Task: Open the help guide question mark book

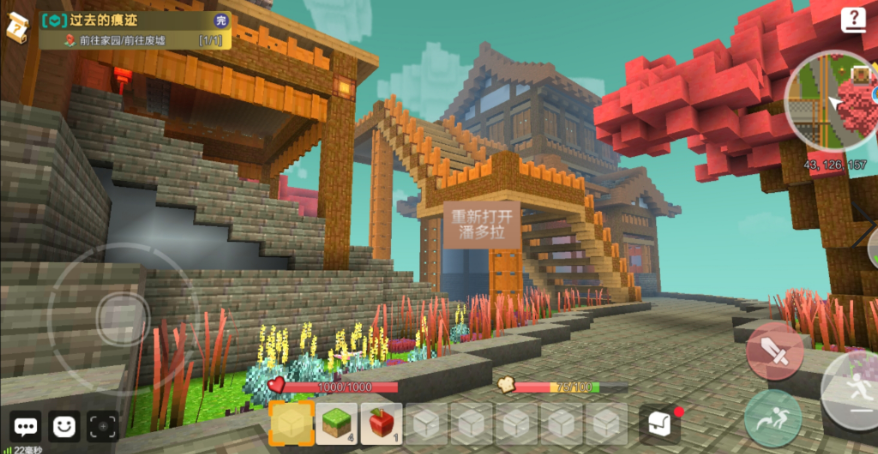Action: (x=853, y=19)
